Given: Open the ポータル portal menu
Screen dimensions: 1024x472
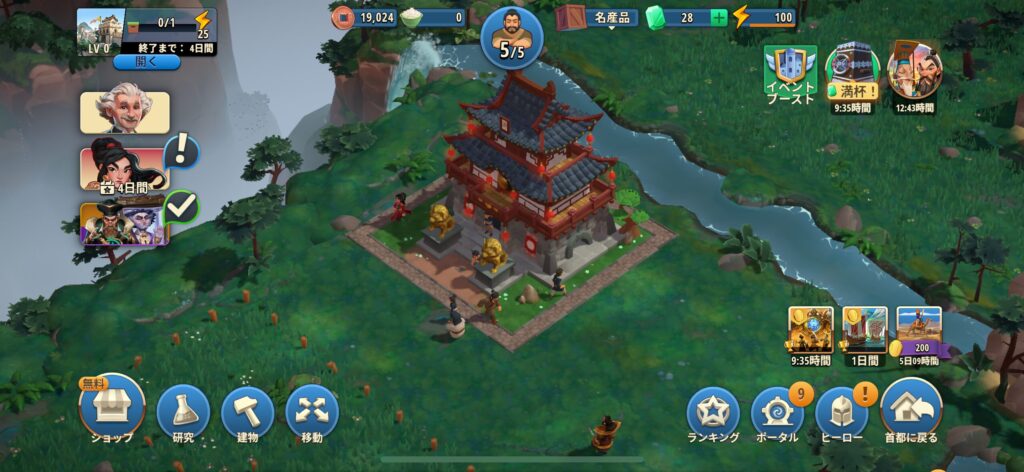Looking at the screenshot, I should coord(777,411).
